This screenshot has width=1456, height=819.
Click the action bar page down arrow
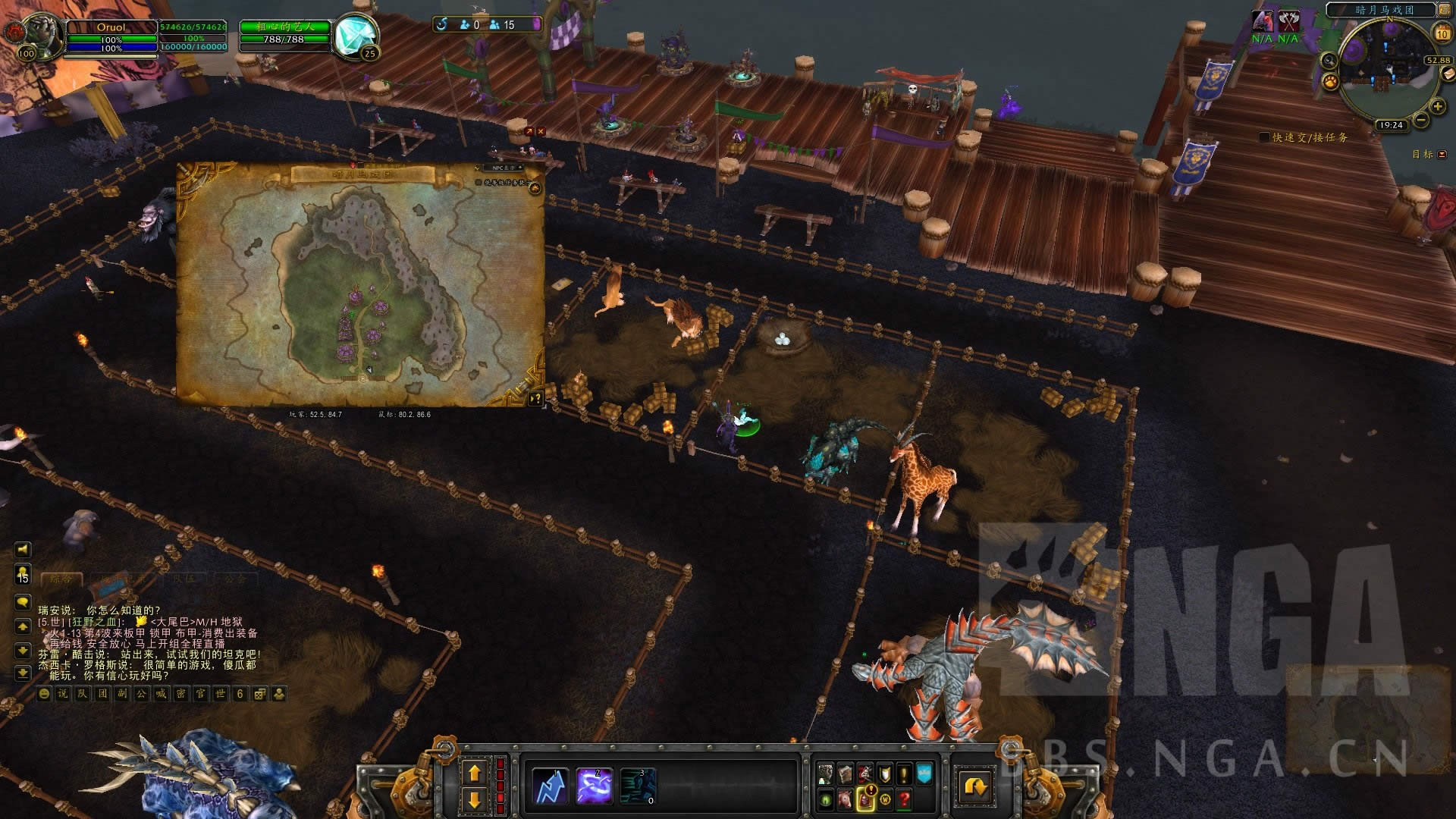pos(475,799)
